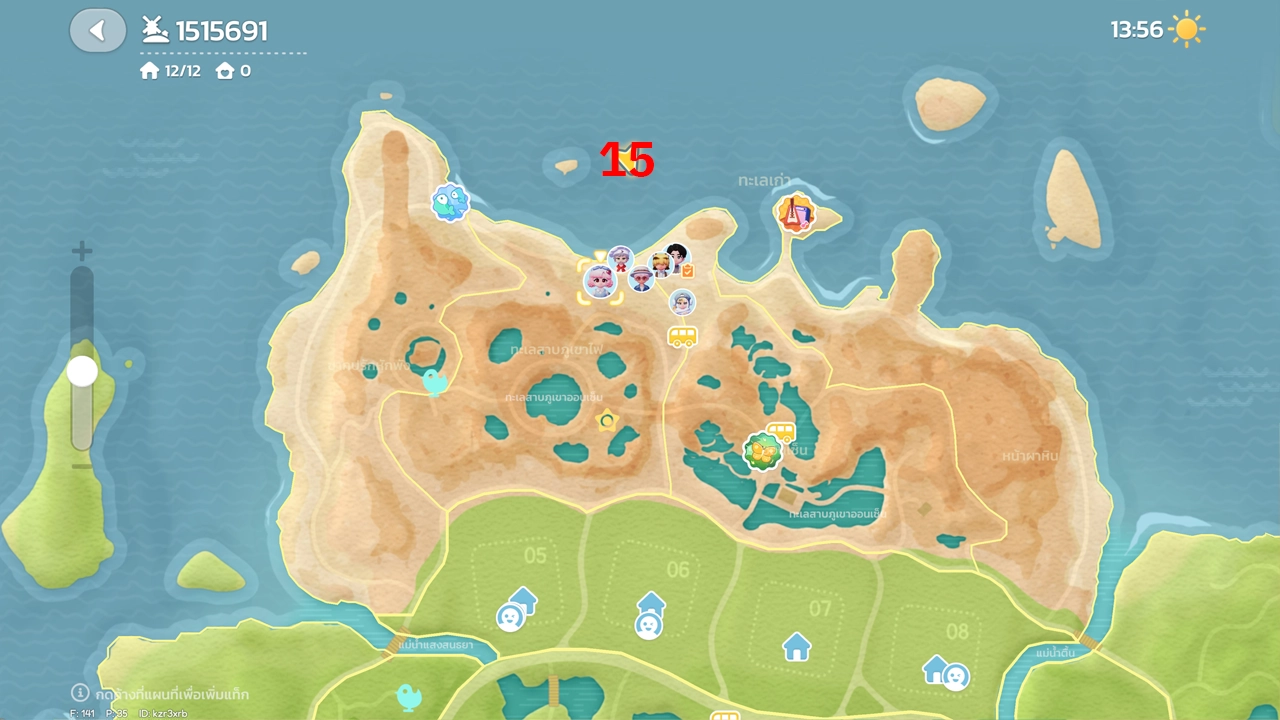Screen dimensions: 1280x720
Task: Choose the bus stop below the avatars
Action: 682,336
